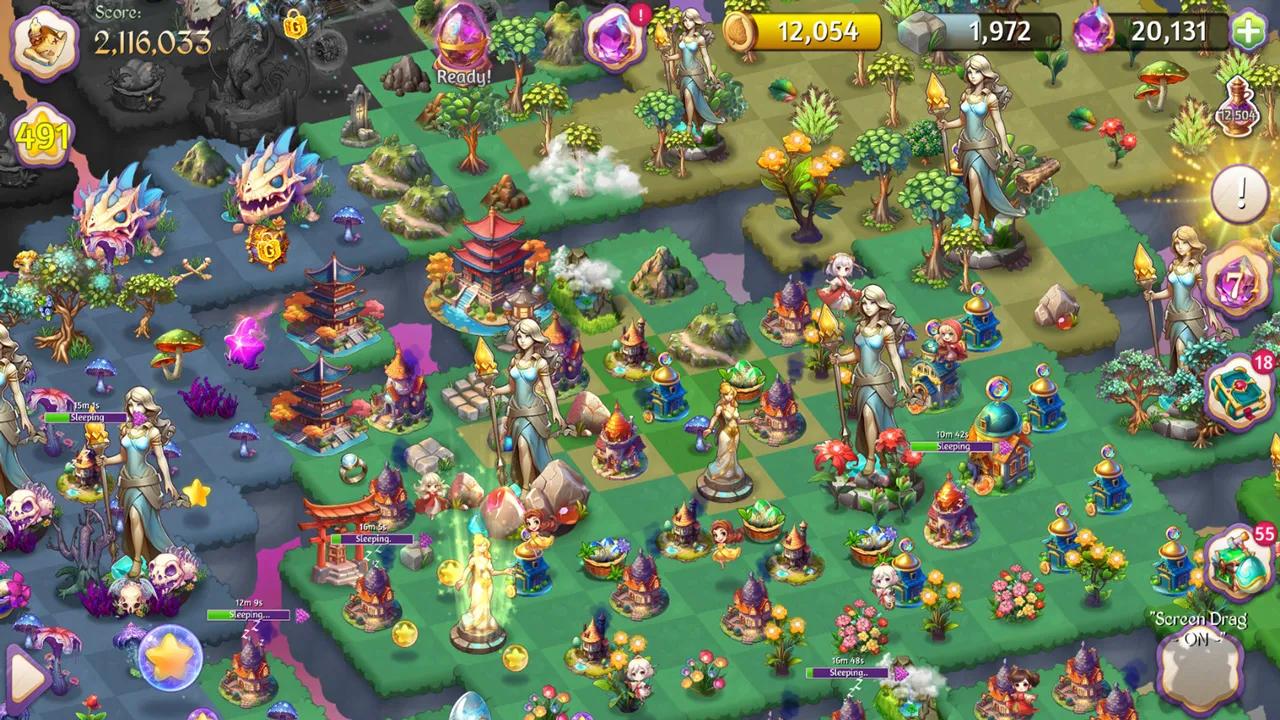Buy more gems with the green plus button

tap(1248, 32)
